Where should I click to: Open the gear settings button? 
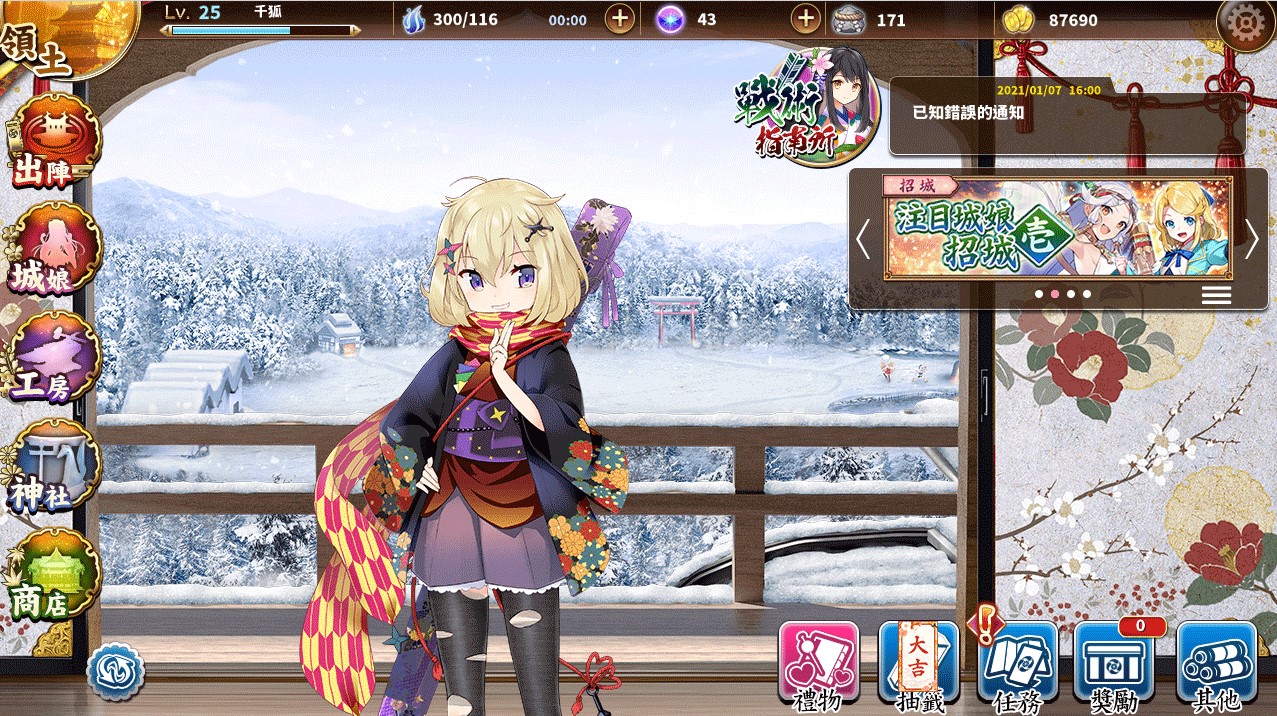pyautogui.click(x=1246, y=25)
